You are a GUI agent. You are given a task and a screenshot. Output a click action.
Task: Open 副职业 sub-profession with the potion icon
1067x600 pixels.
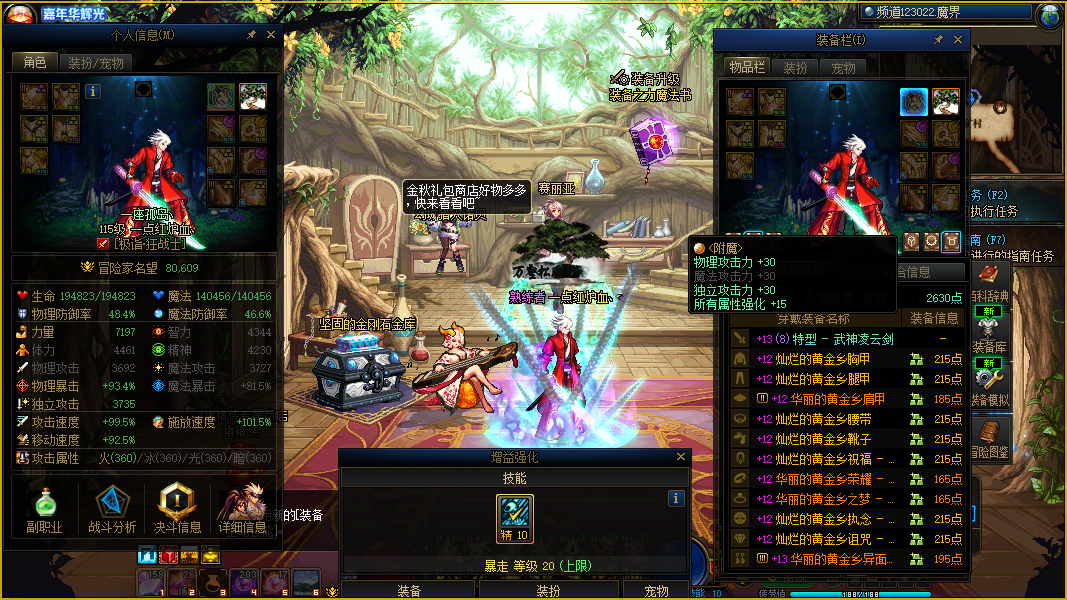click(44, 508)
